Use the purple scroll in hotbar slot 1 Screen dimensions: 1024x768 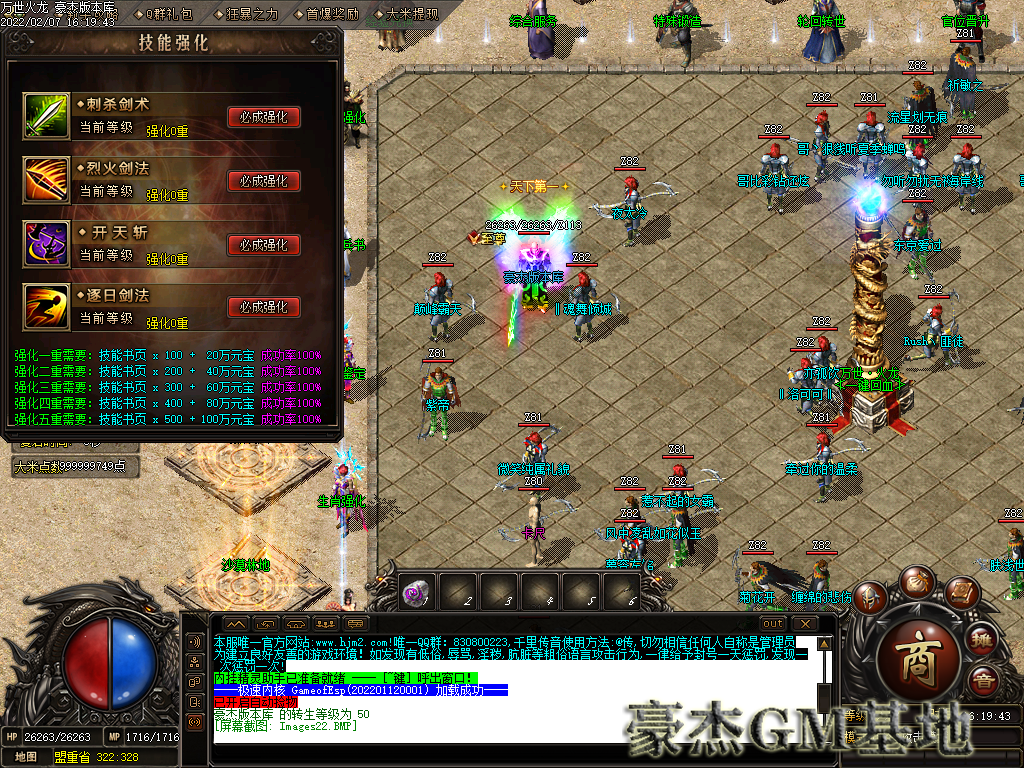click(x=414, y=593)
